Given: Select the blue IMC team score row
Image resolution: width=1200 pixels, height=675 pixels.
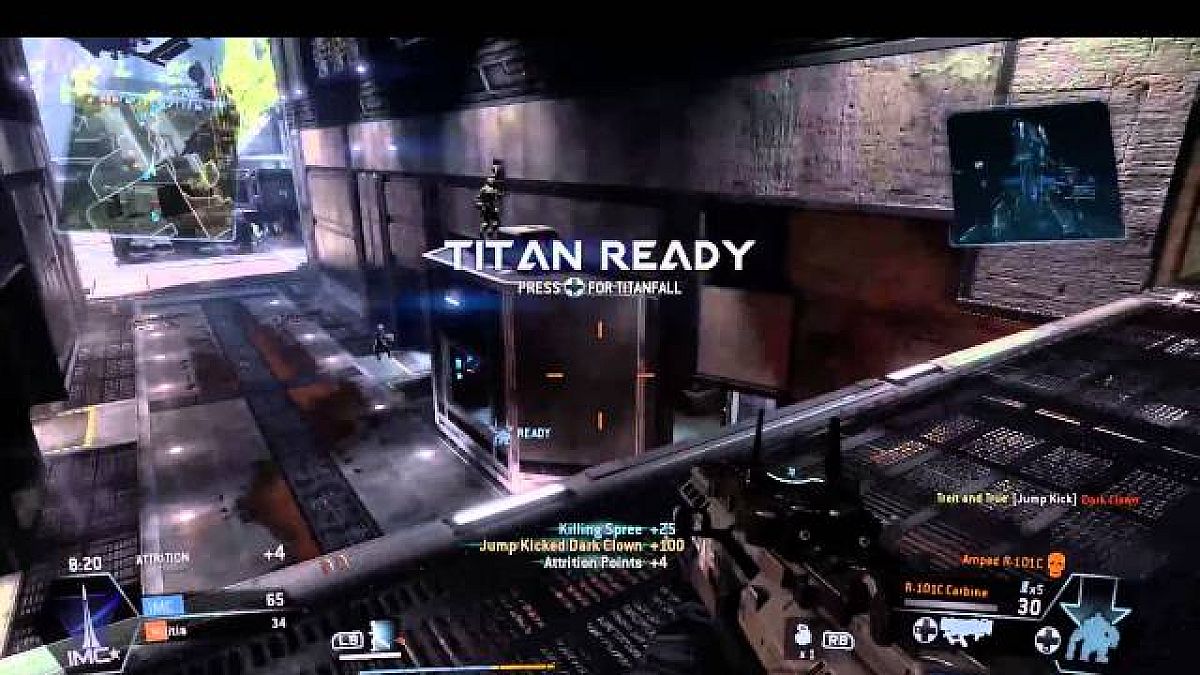Looking at the screenshot, I should coord(213,601).
